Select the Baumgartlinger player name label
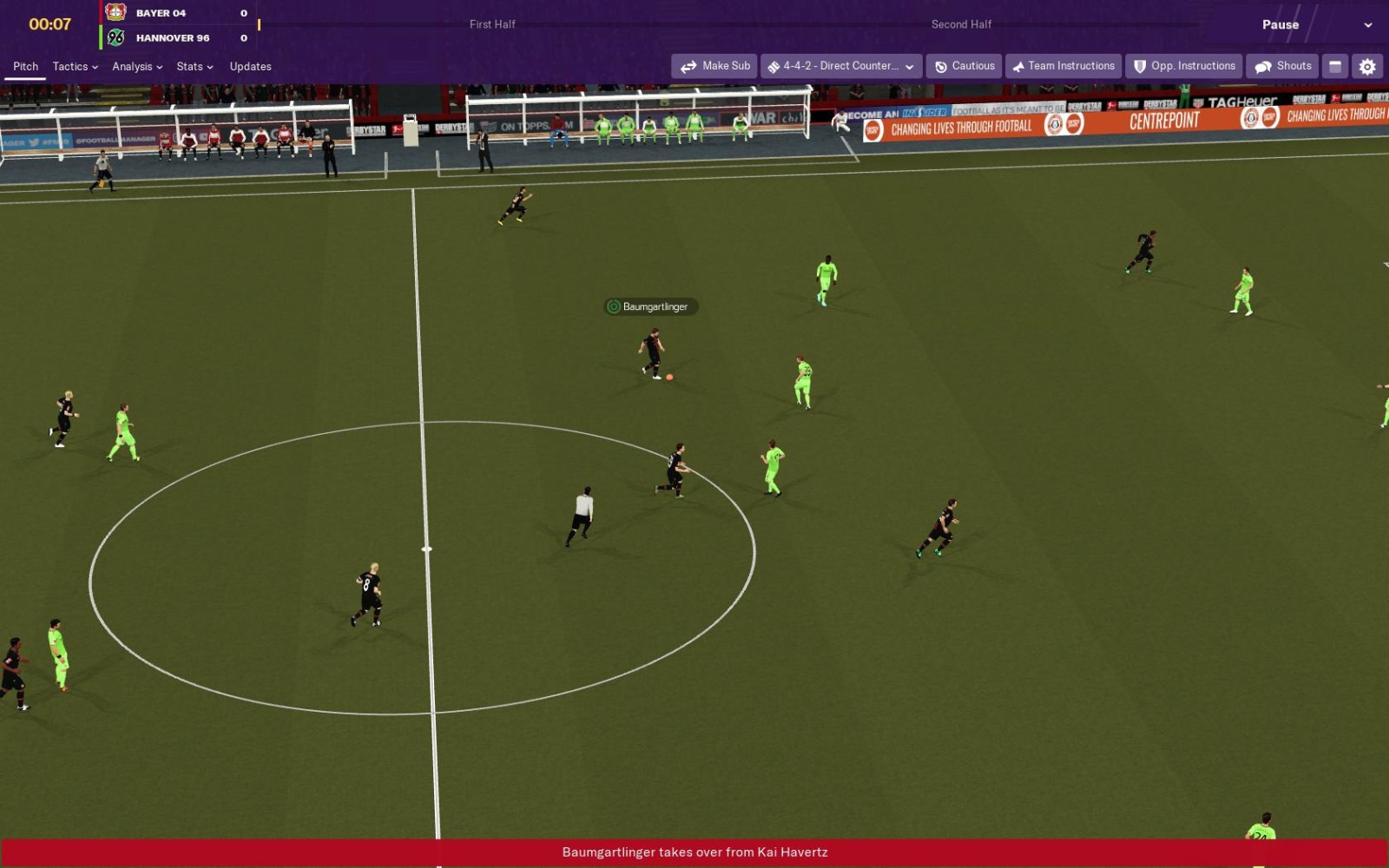This screenshot has height=868, width=1389. pos(651,306)
